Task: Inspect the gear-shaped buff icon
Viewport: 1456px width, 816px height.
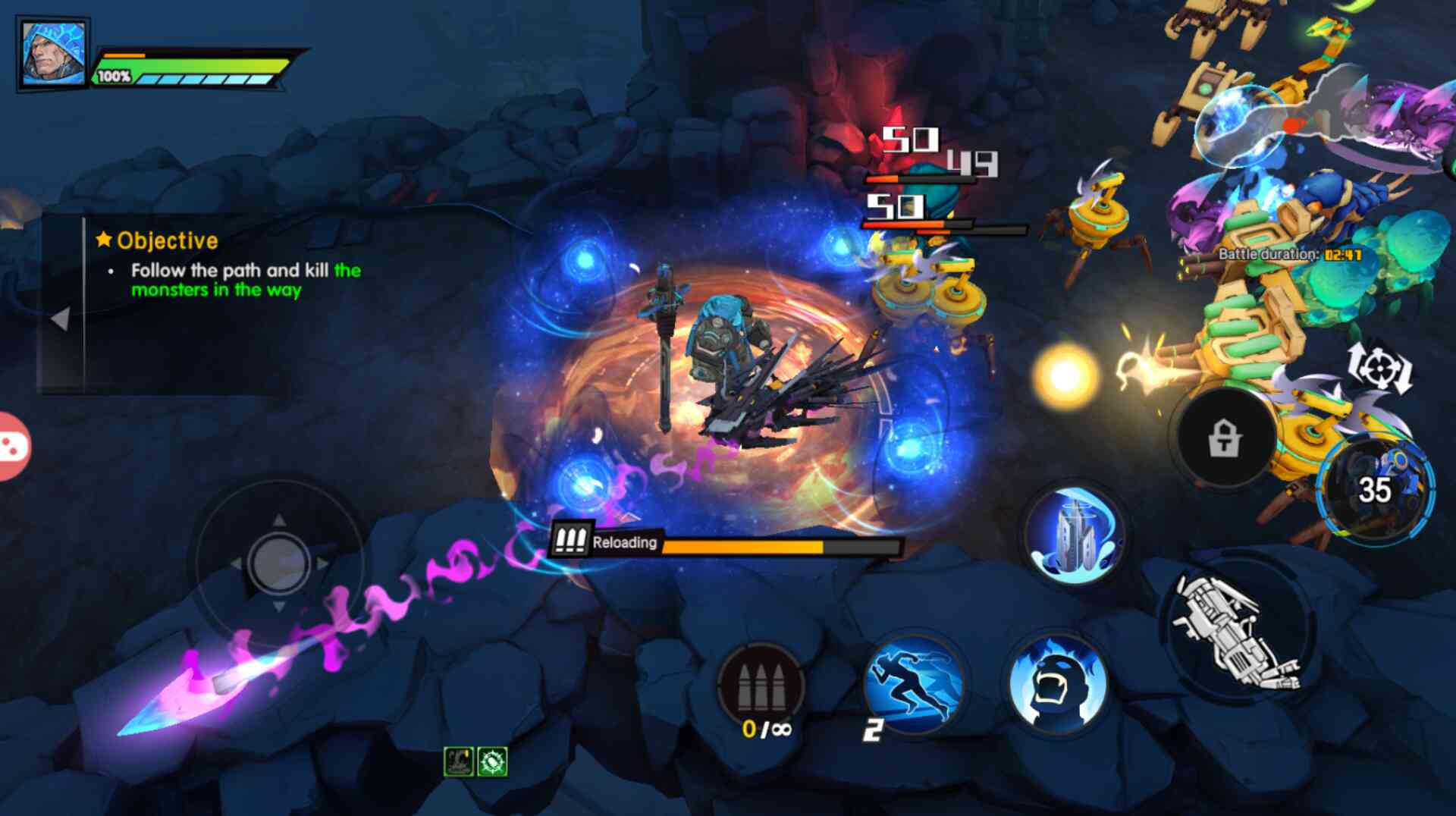Action: (492, 761)
